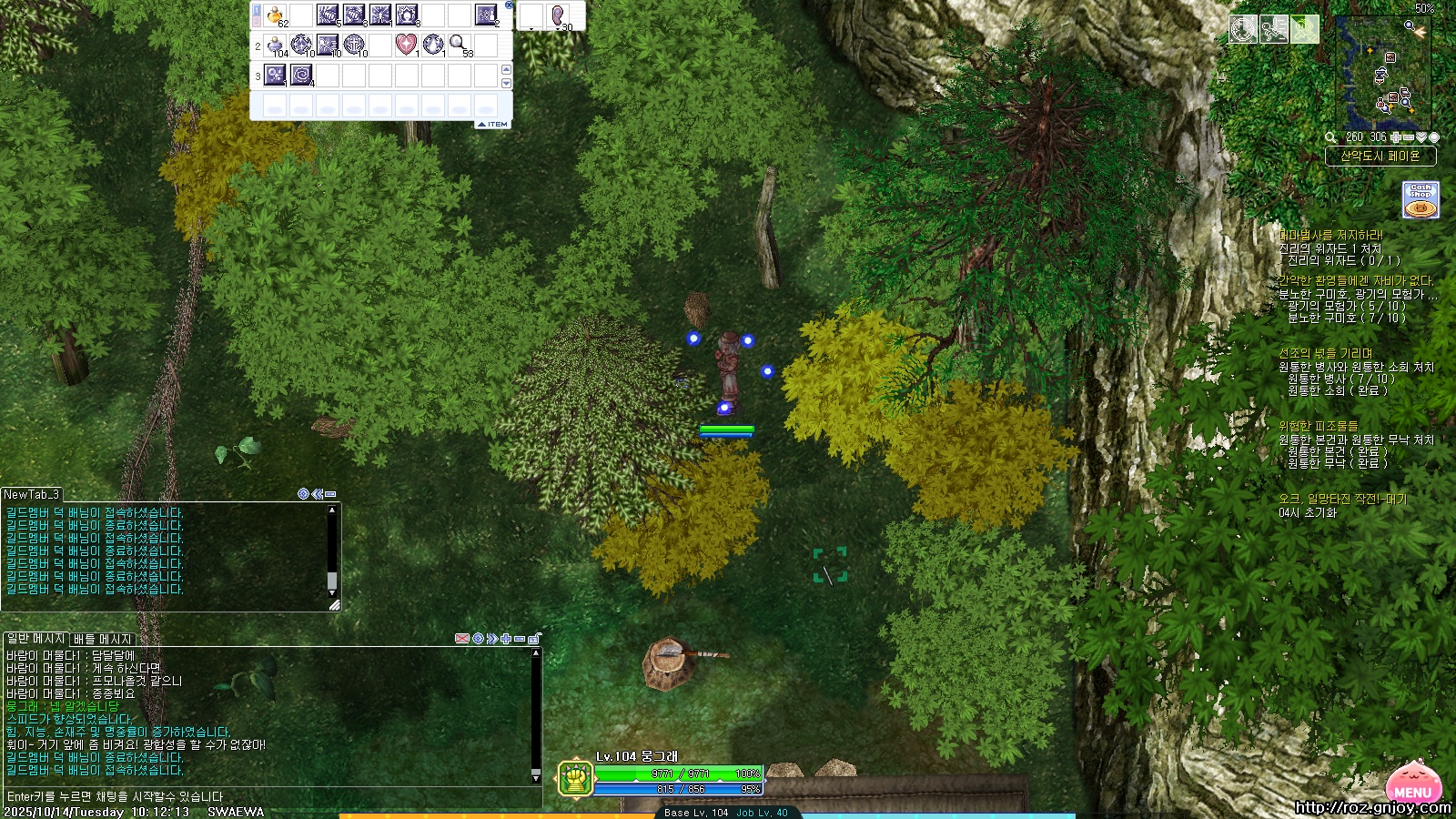Select the cross emblem skill slot
This screenshot has height=819, width=1456.
tap(354, 44)
